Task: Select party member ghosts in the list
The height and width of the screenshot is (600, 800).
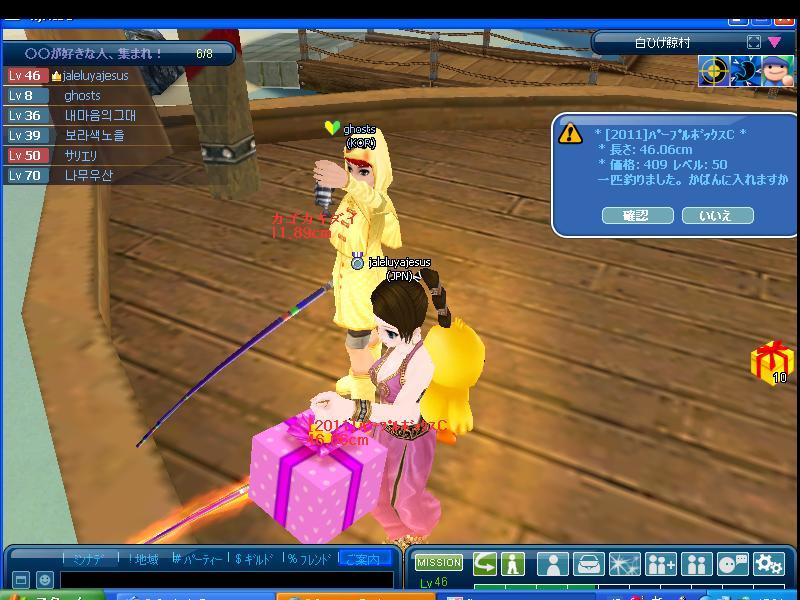Action: pyautogui.click(x=82, y=96)
